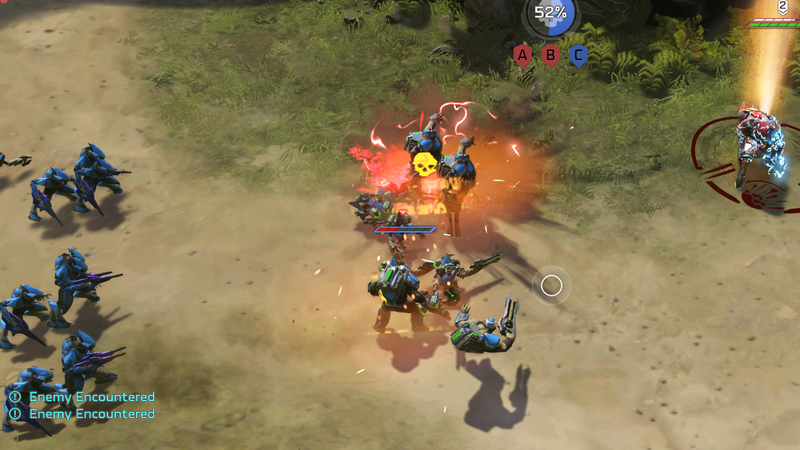
Task: Select the red control point A marker
Action: 522,55
